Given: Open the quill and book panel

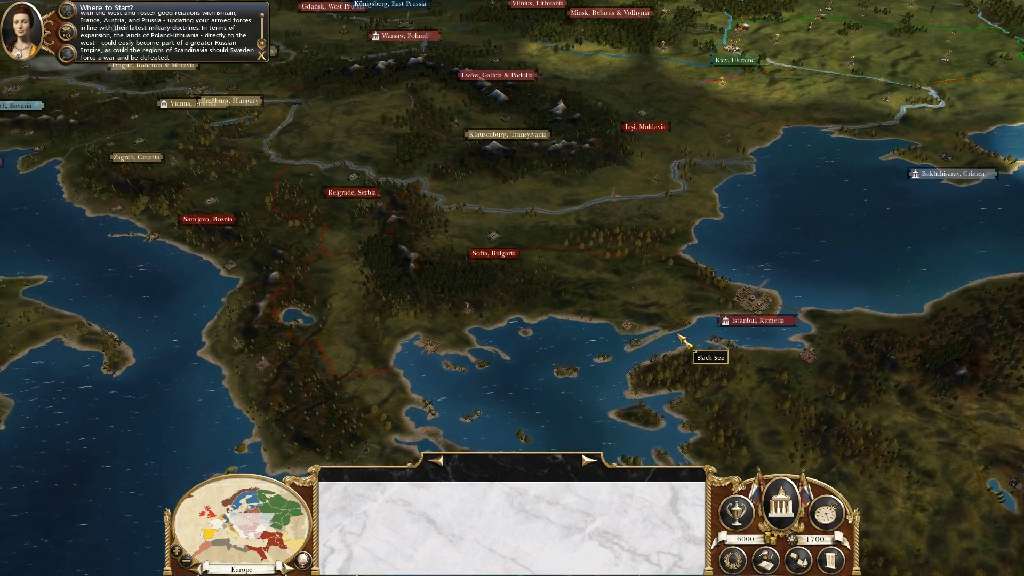Looking at the screenshot, I should [766, 559].
